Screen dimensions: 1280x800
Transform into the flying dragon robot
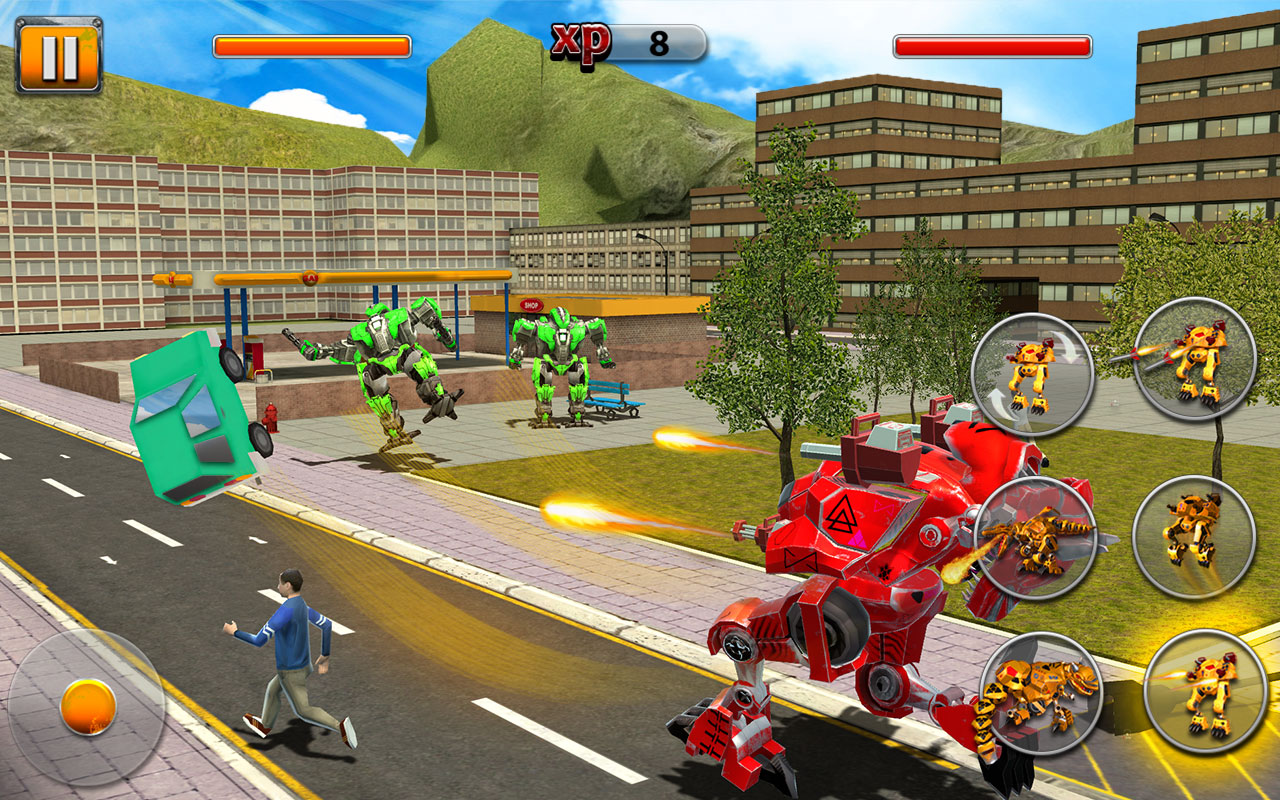pos(1040,535)
